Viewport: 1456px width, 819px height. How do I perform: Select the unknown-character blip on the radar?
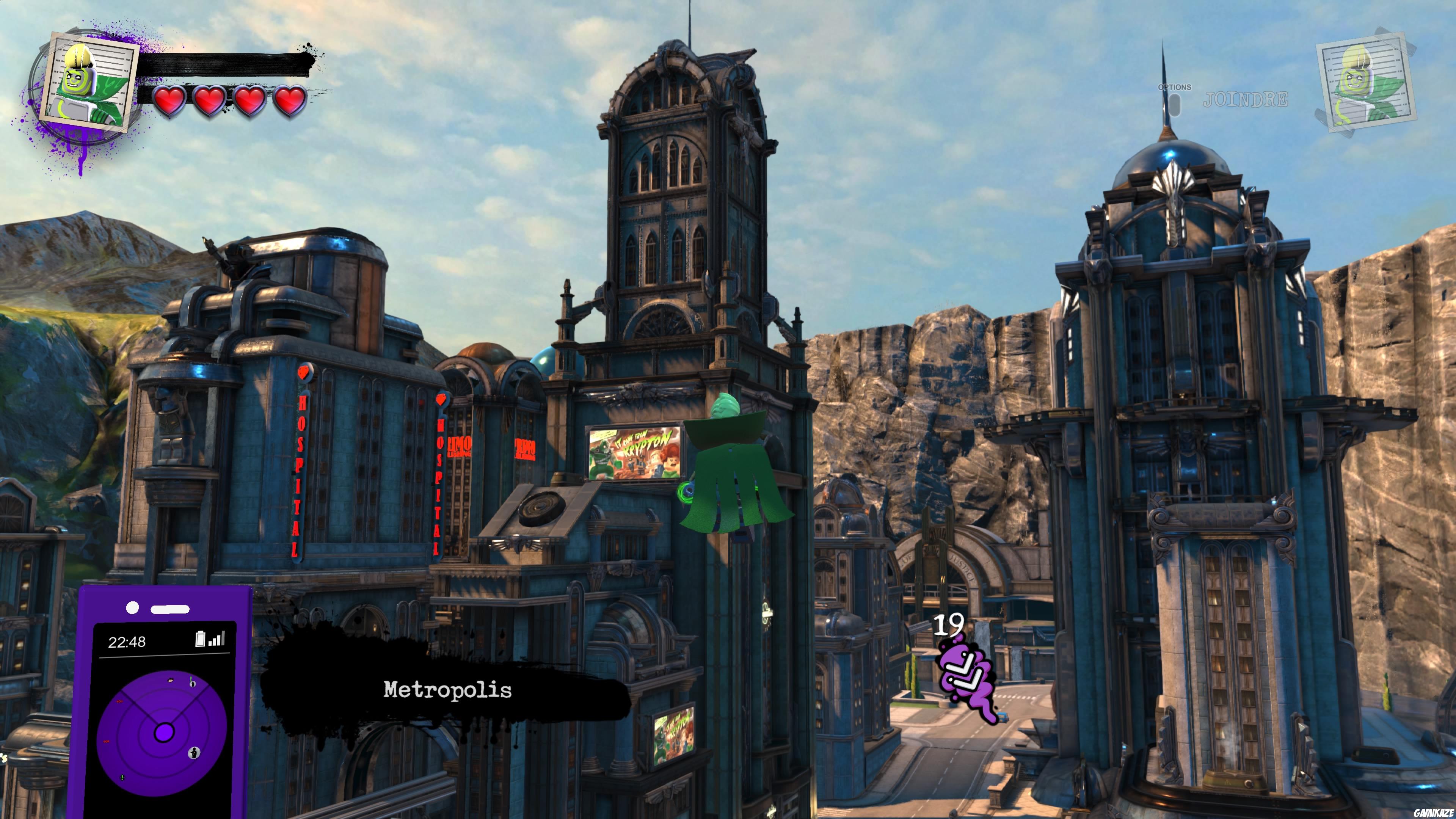pos(195,753)
